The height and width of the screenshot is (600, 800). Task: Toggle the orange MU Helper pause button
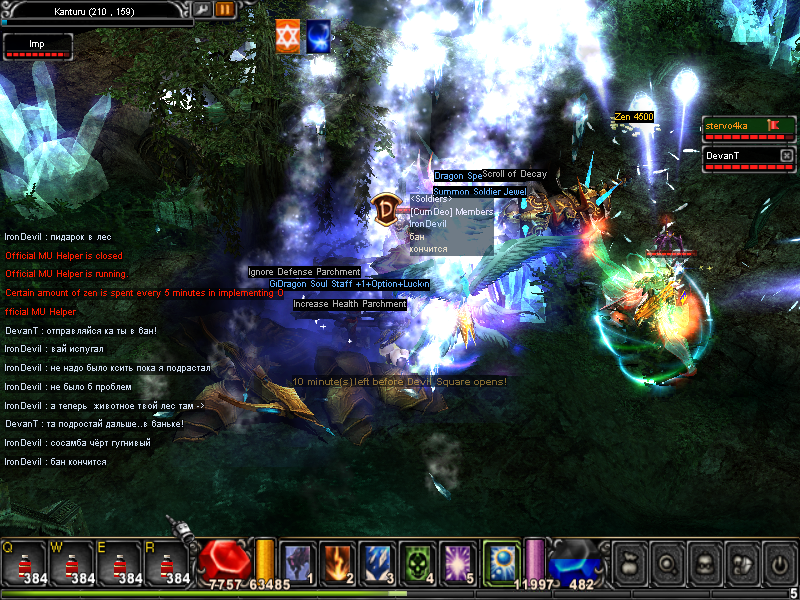tap(224, 9)
